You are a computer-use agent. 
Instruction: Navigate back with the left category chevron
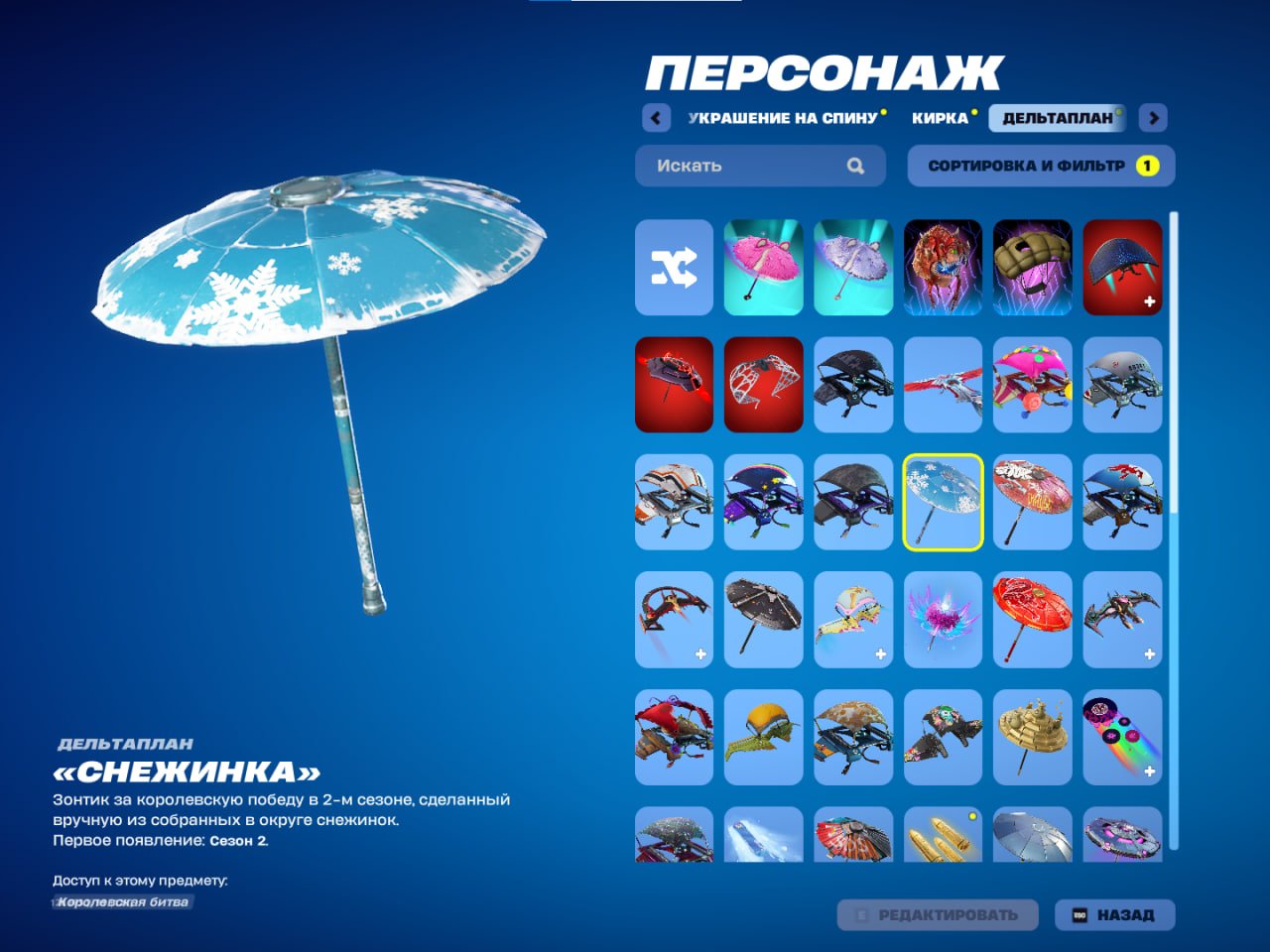655,117
